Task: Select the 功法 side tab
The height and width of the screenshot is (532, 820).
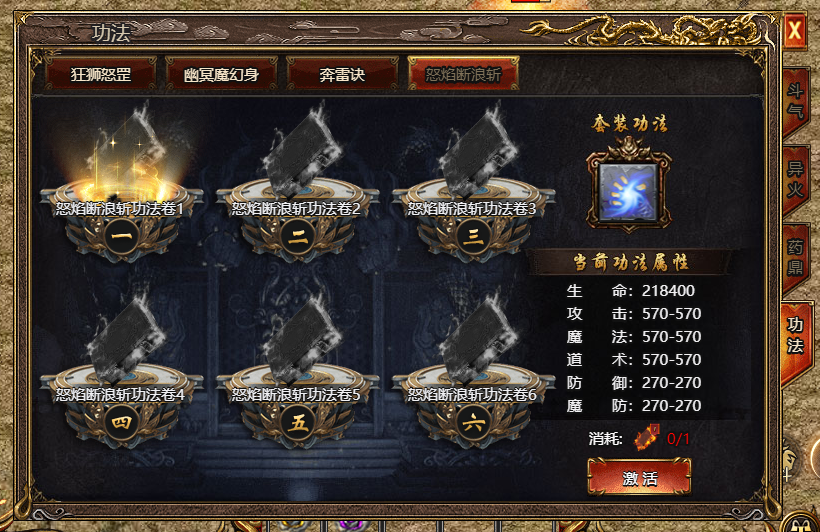Action: [x=796, y=335]
